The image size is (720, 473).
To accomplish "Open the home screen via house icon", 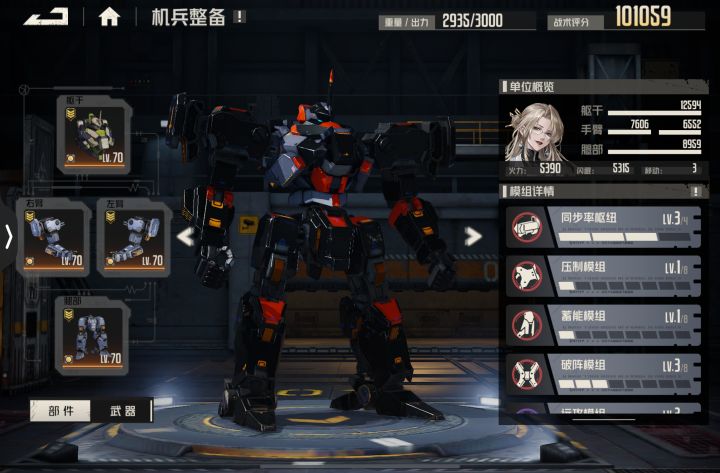I will coord(110,16).
